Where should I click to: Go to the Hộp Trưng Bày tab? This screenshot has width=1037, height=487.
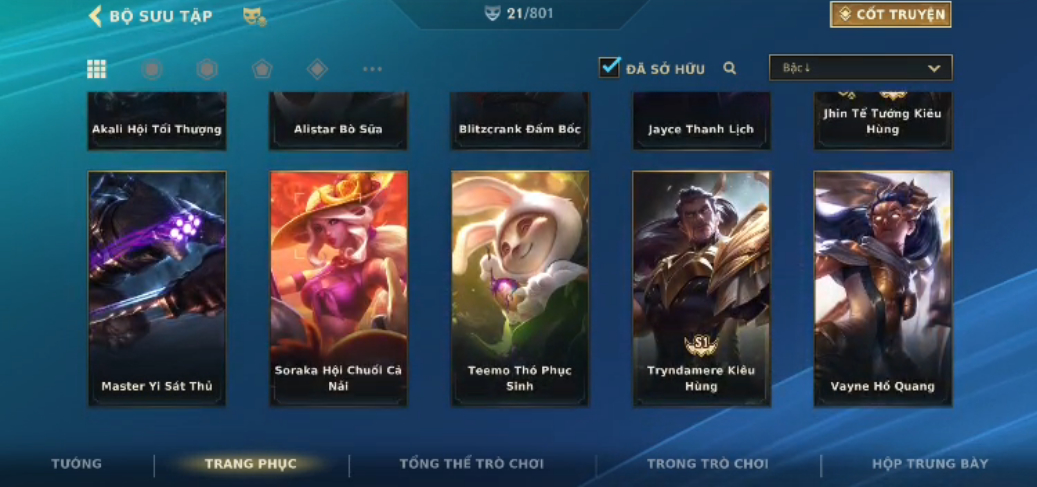tap(930, 464)
